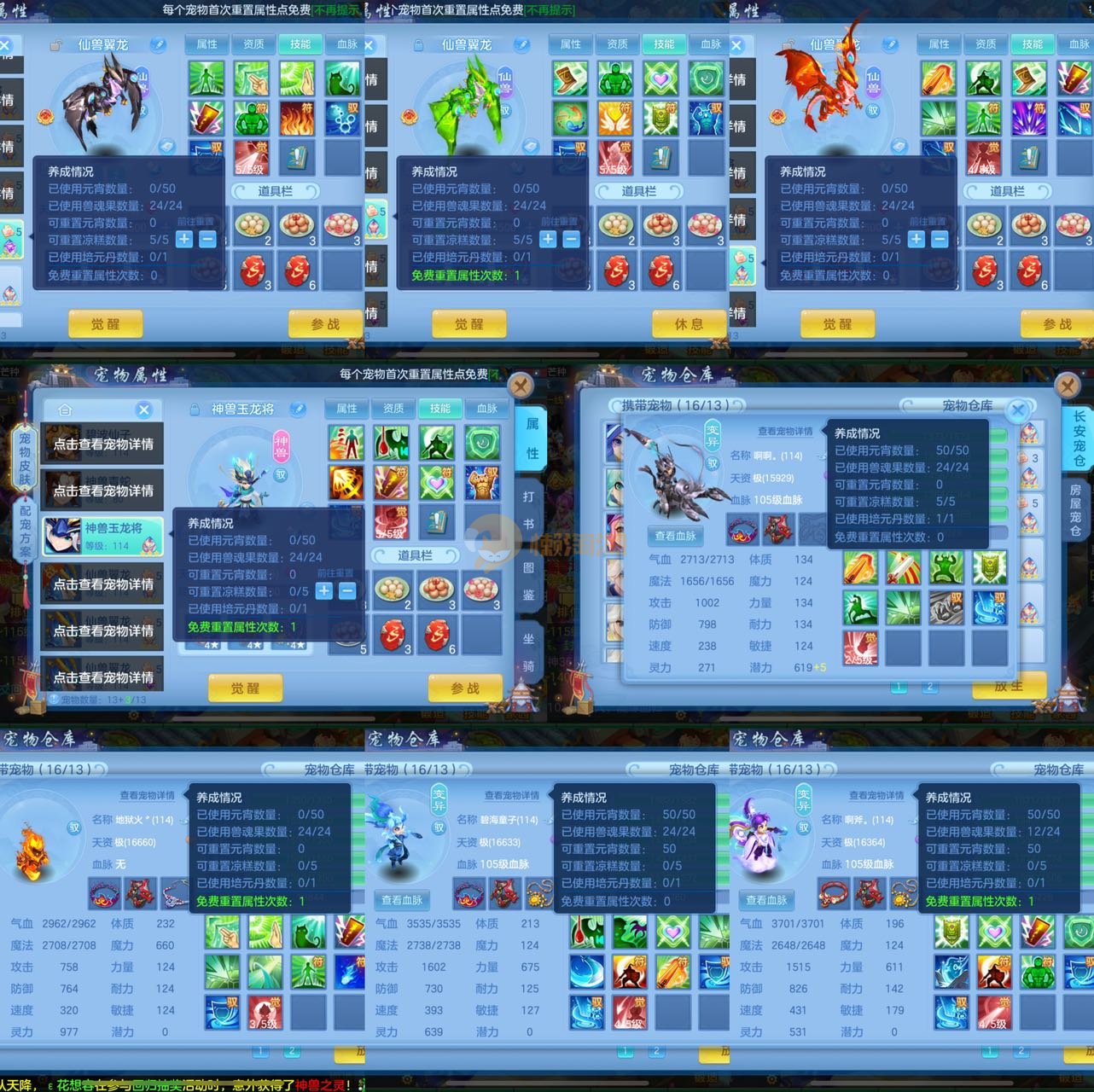The height and width of the screenshot is (1092, 1094).
Task: Edit the name of 神兽玉龙将
Action: [298, 409]
